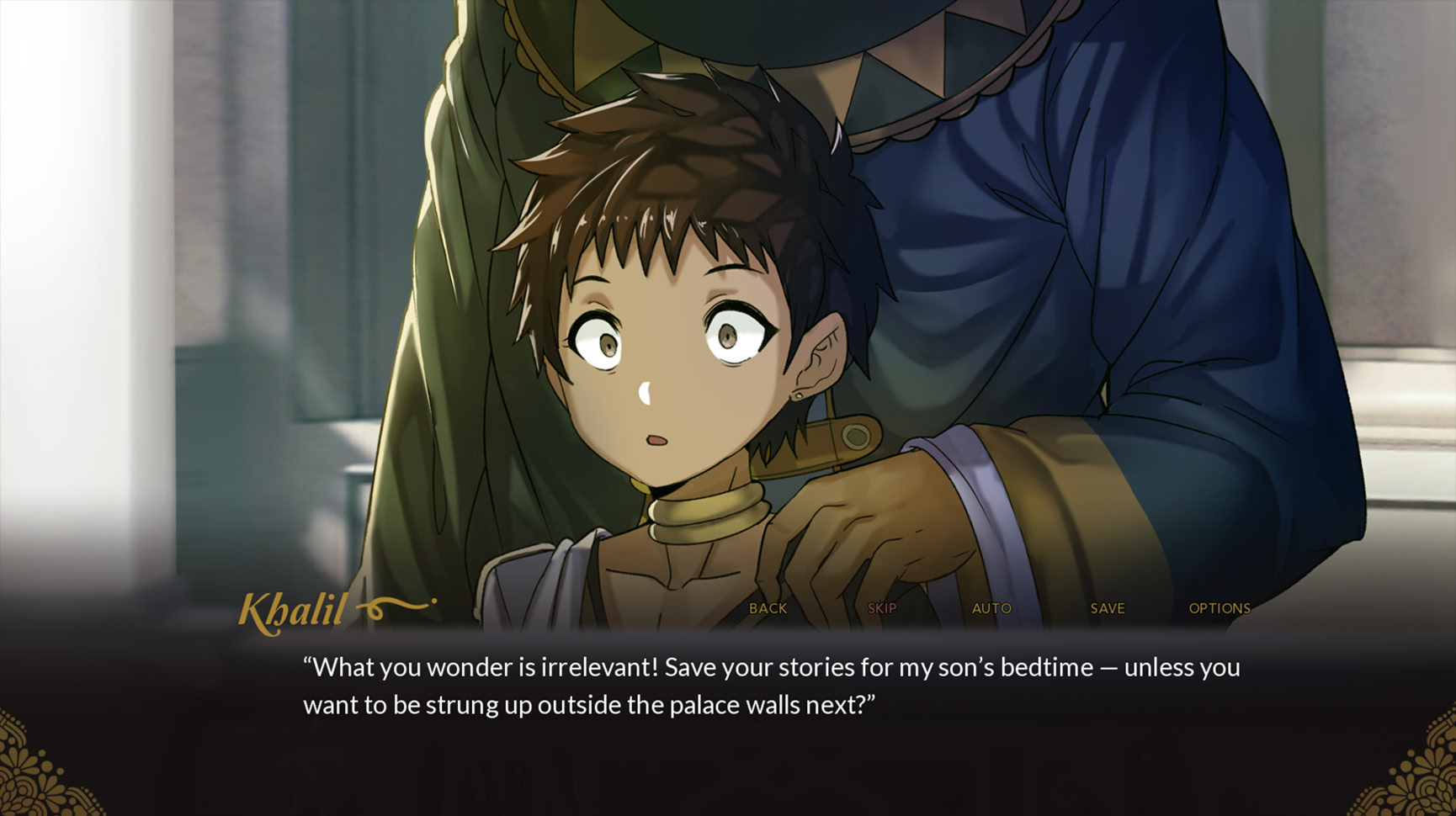The image size is (1456, 816).
Task: Skip ahead through the dialogue
Action: [881, 608]
